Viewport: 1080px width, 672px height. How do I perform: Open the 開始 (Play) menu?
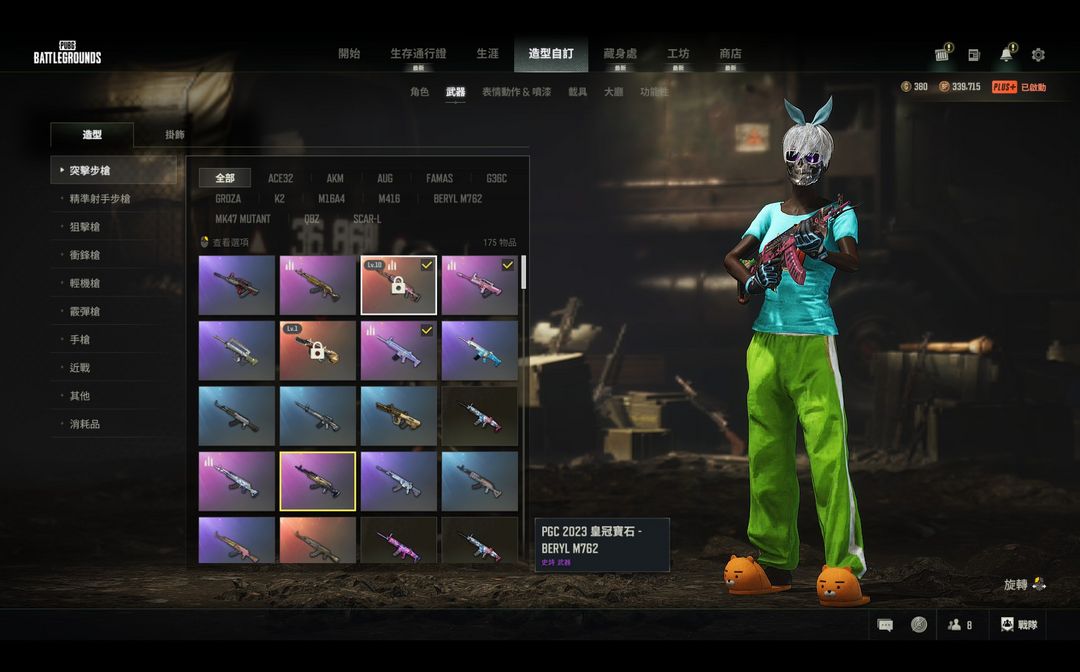(349, 54)
